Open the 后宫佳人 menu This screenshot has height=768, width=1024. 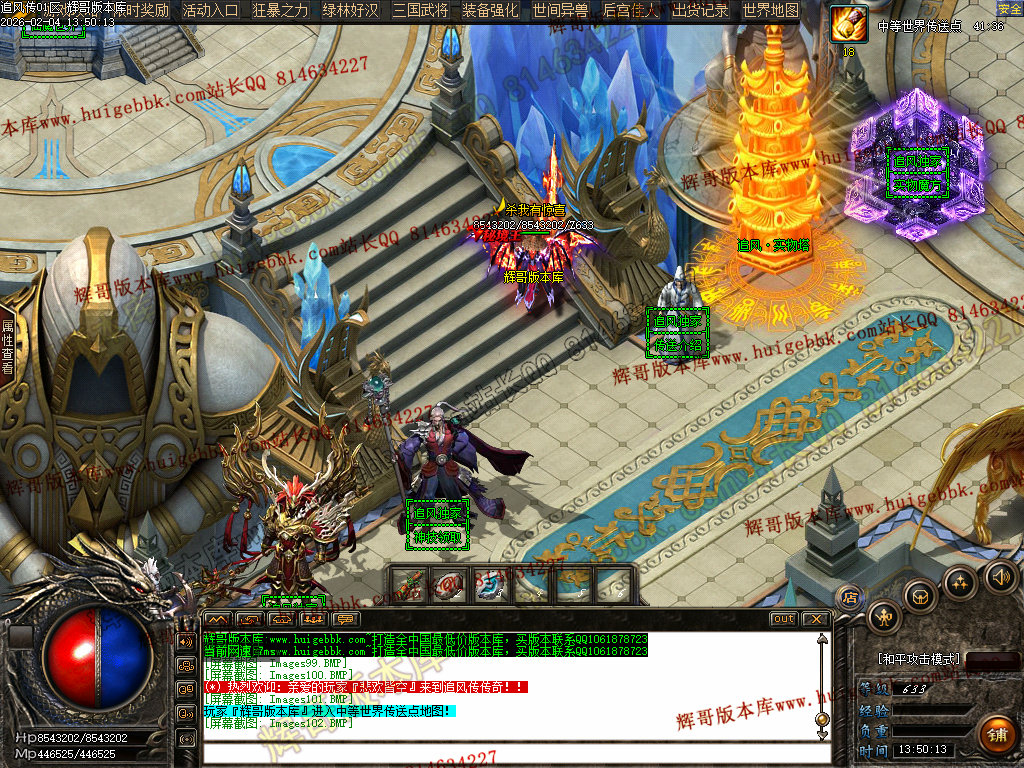pyautogui.click(x=630, y=11)
